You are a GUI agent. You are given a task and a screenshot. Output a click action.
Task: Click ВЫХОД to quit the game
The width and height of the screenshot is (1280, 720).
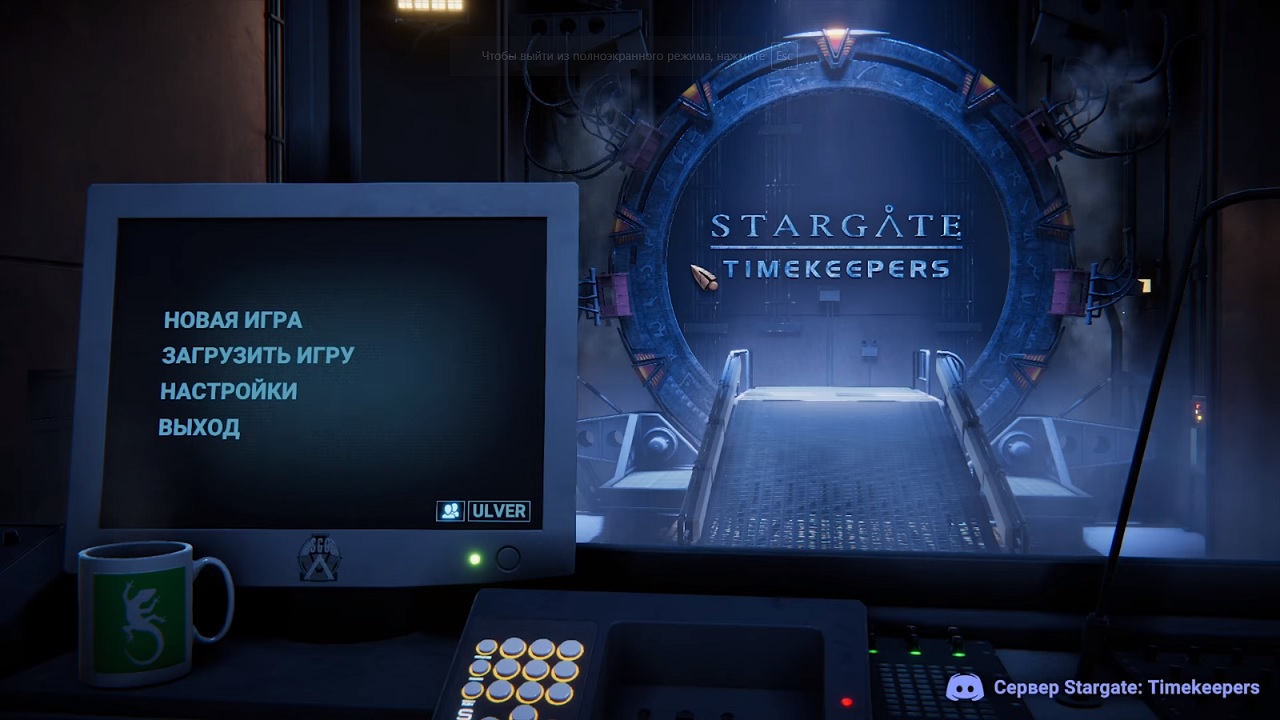pyautogui.click(x=199, y=427)
